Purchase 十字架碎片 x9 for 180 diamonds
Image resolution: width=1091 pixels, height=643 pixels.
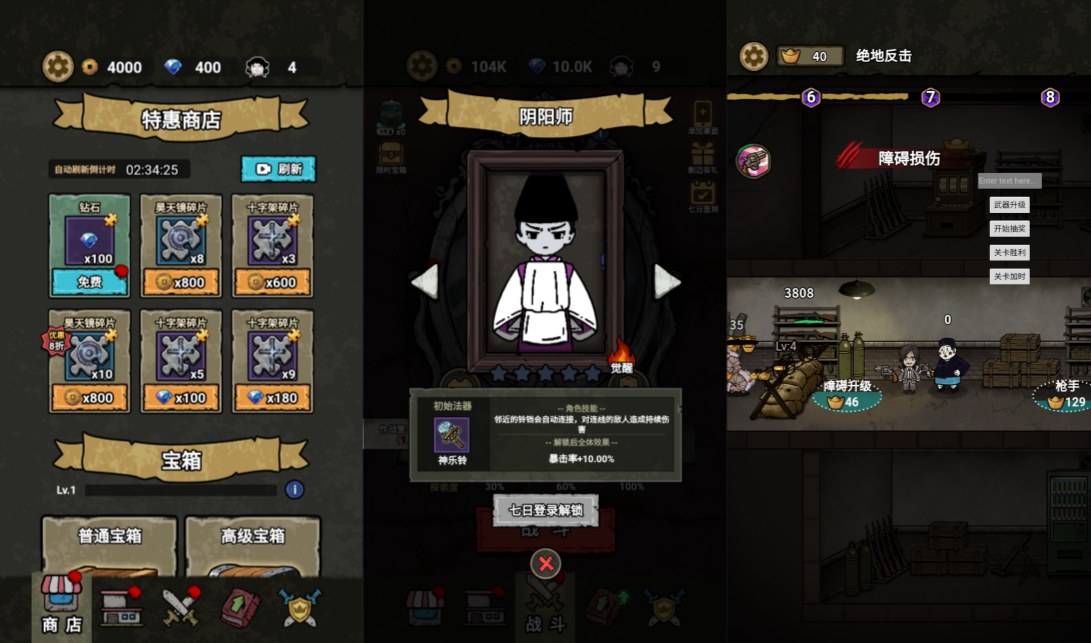272,397
